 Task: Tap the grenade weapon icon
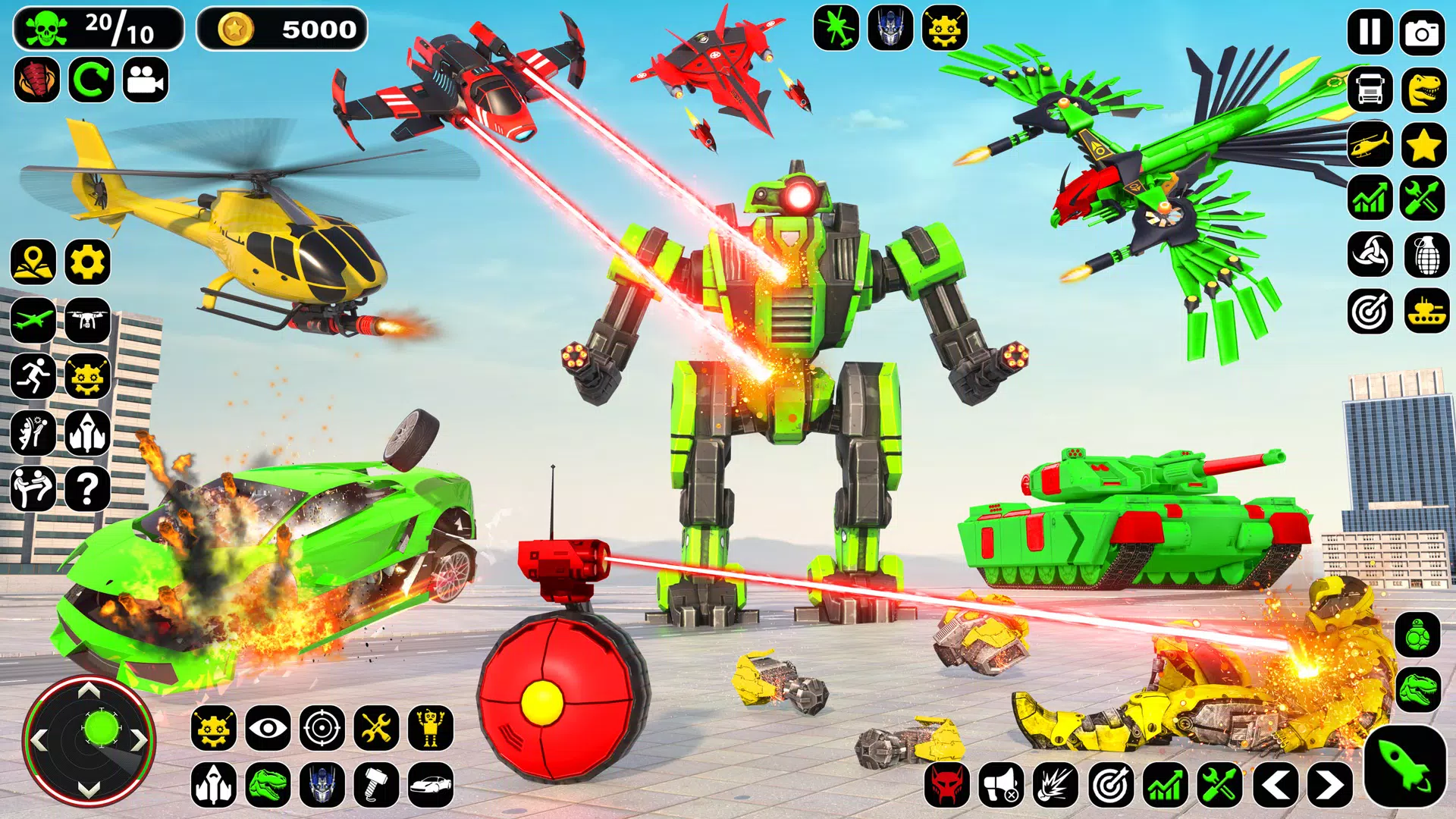tap(1426, 254)
